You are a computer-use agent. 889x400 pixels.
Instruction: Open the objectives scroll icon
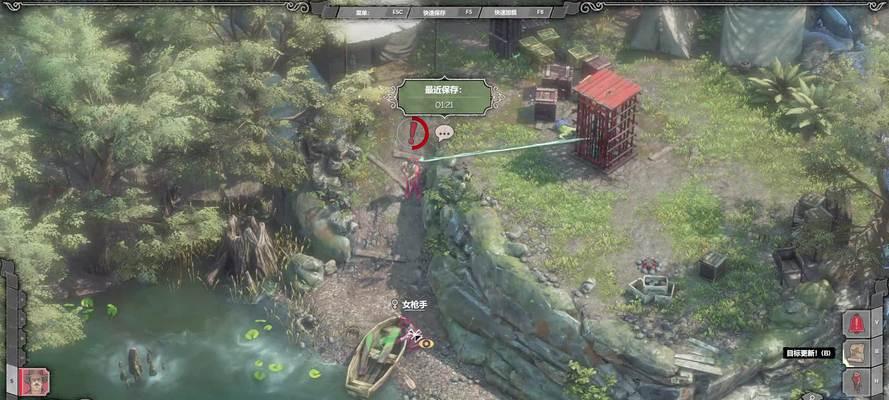857,352
